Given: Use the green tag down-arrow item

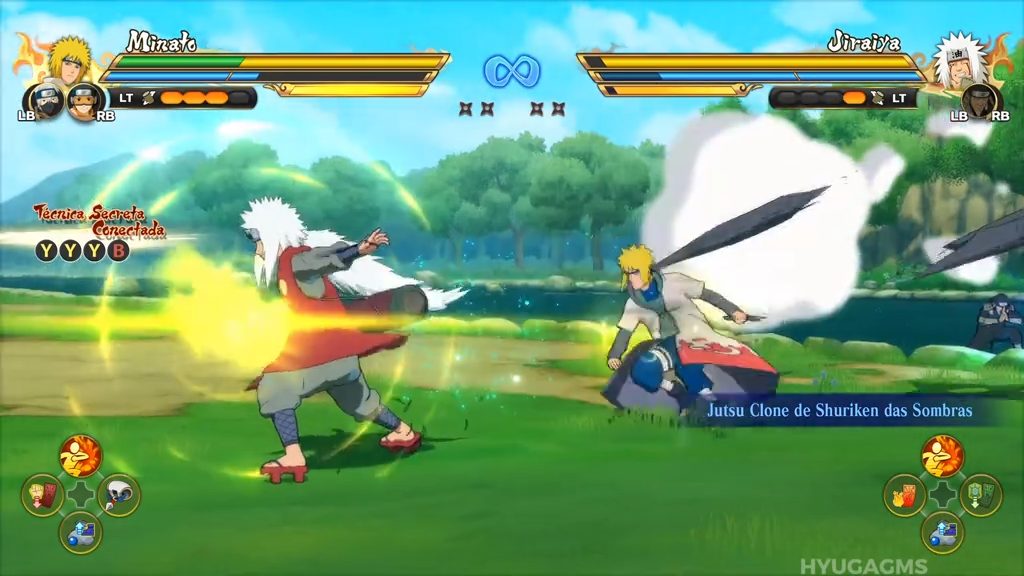Looking at the screenshot, I should (981, 495).
